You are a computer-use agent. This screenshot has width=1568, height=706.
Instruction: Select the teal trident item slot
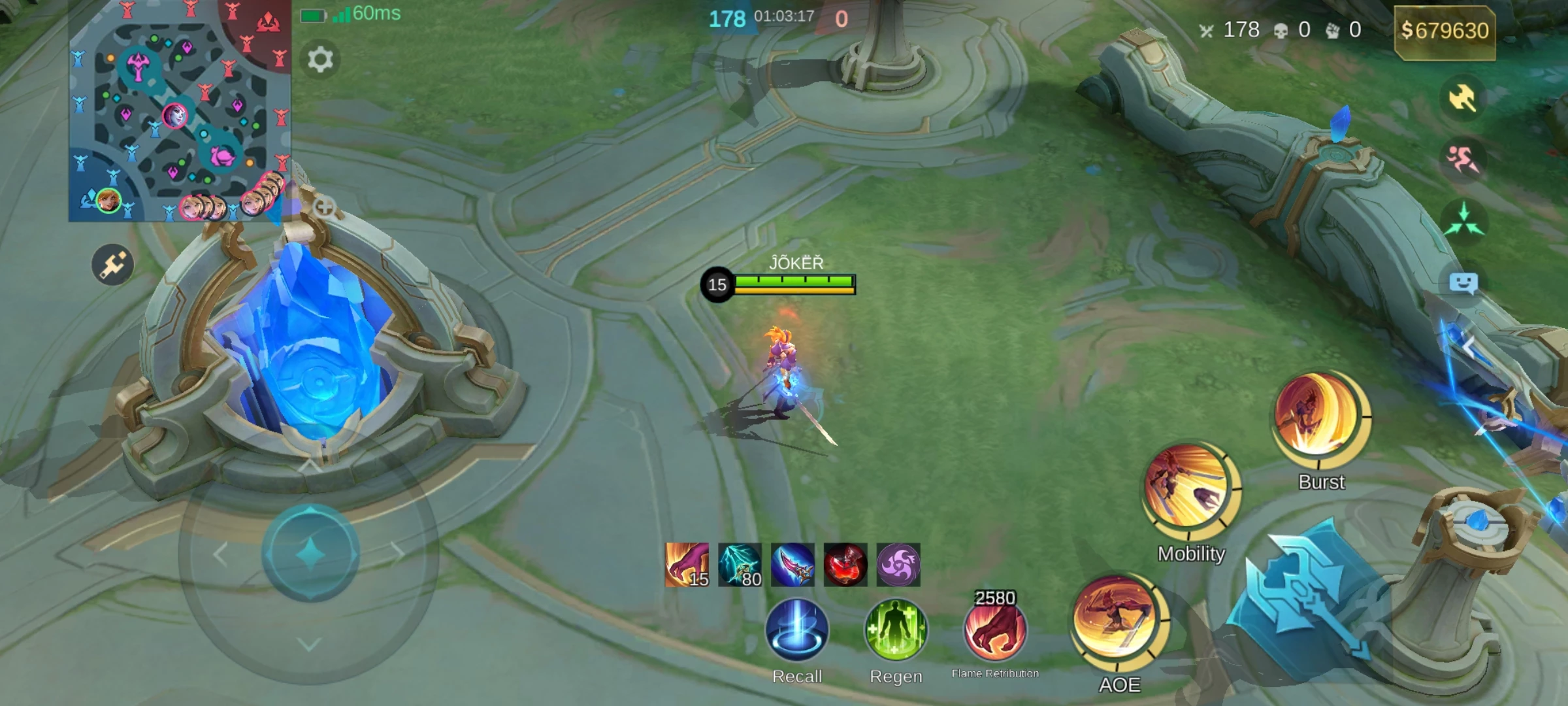click(740, 565)
